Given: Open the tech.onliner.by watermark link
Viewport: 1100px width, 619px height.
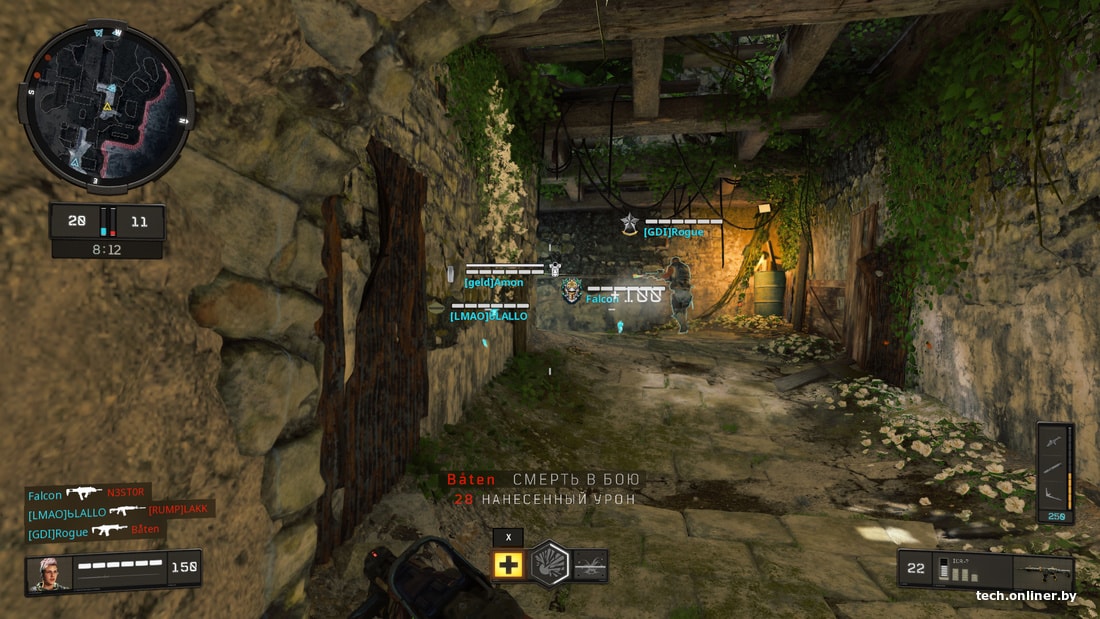Looking at the screenshot, I should [x=1026, y=597].
